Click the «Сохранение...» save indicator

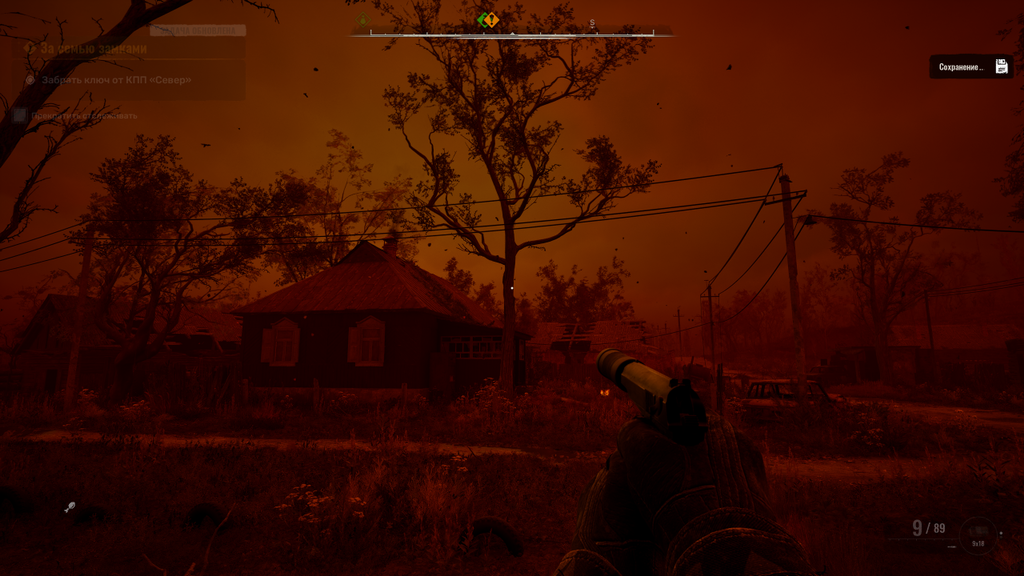[x=971, y=67]
